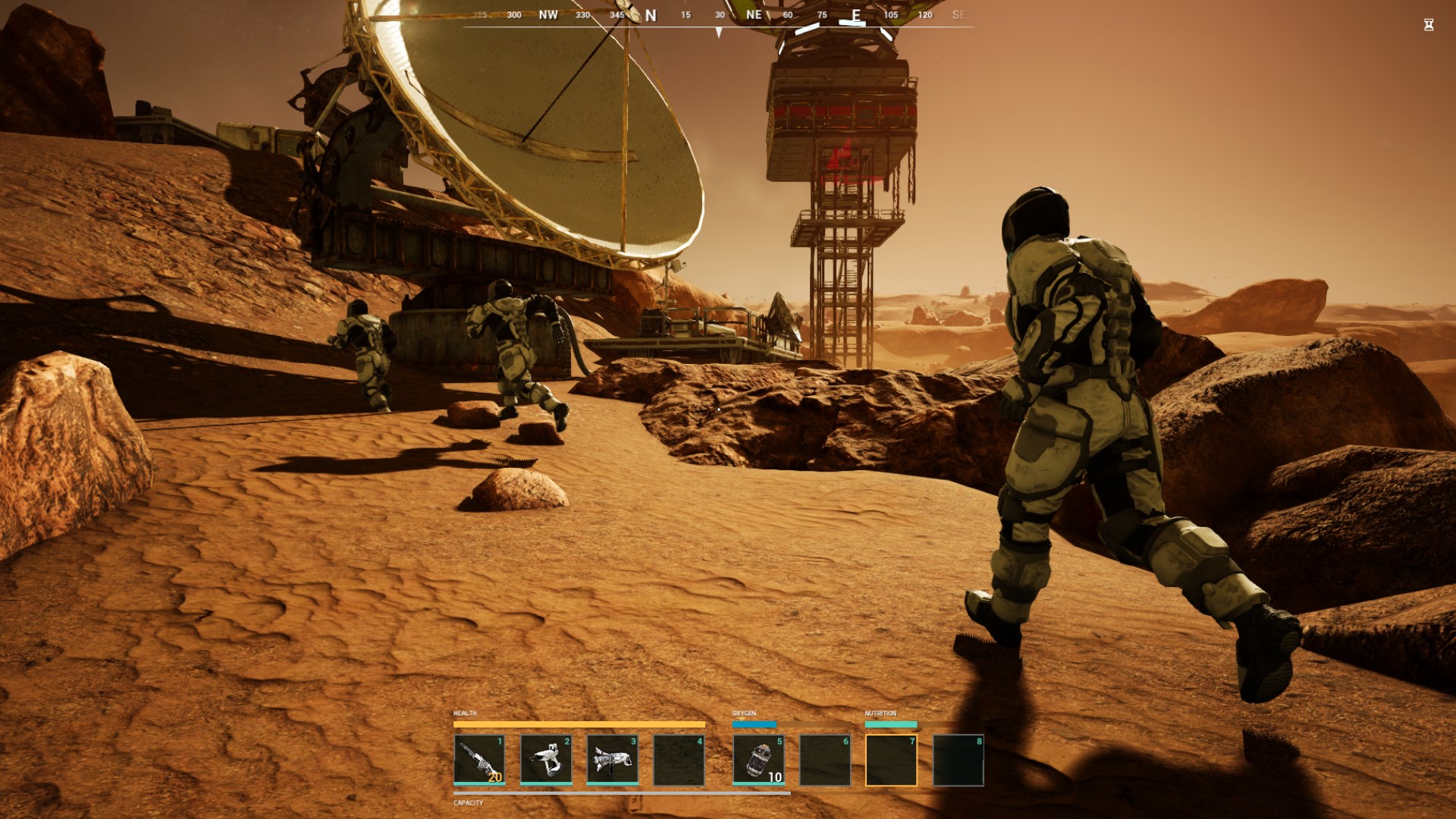Select the highlighted hotbar slot 7

[891, 760]
